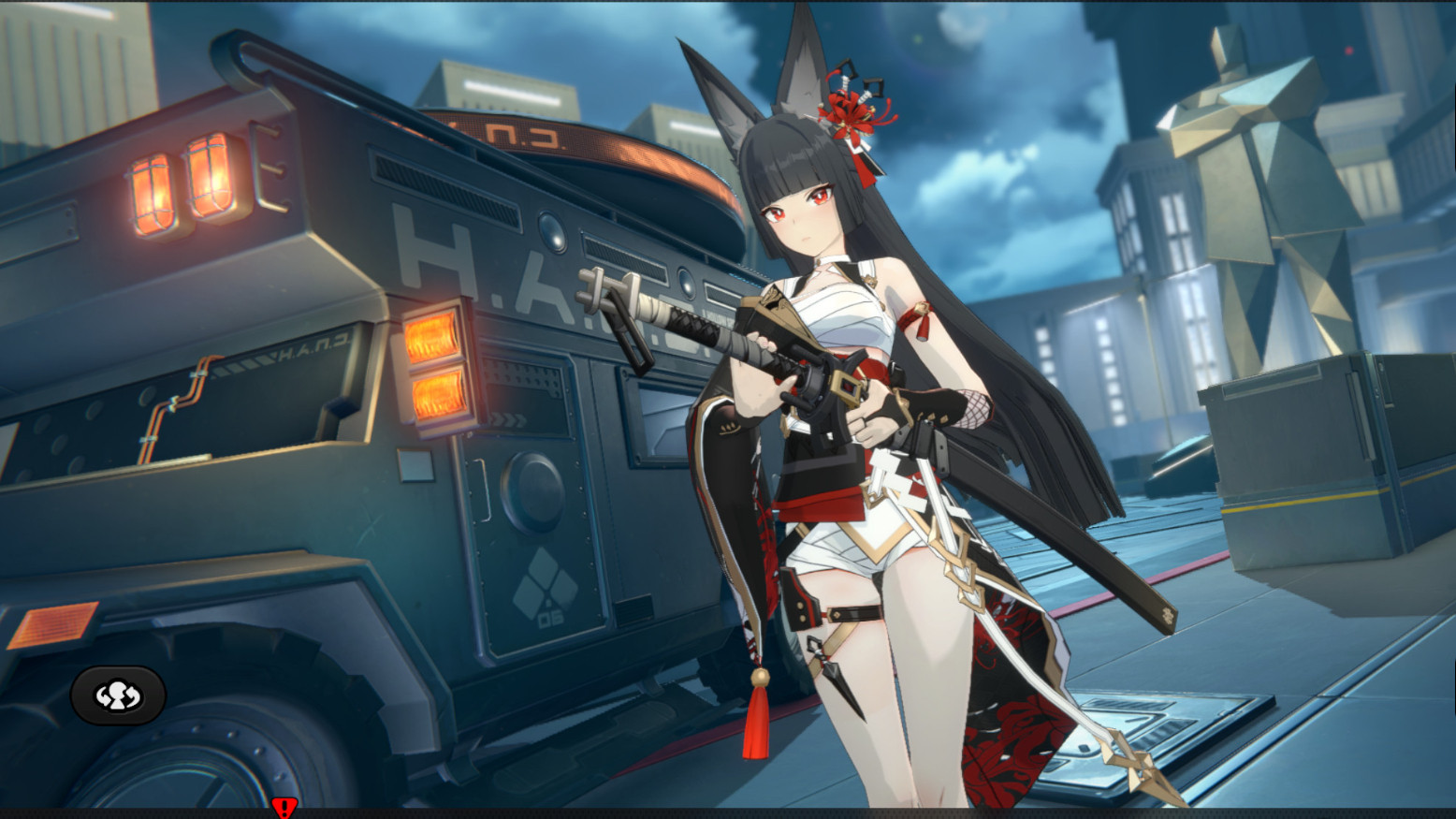Click the character swap button

[118, 695]
